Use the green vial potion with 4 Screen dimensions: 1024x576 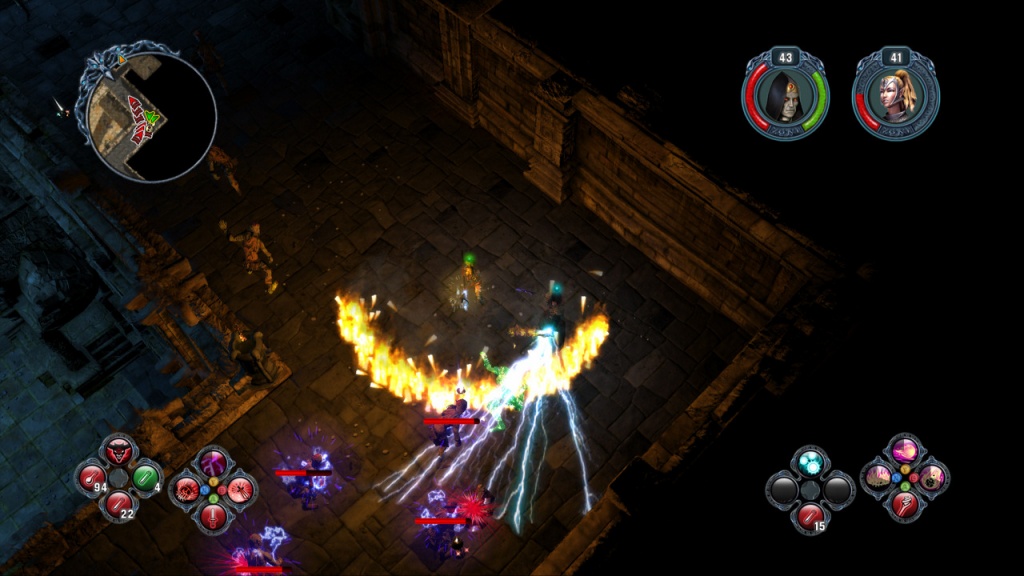point(146,476)
